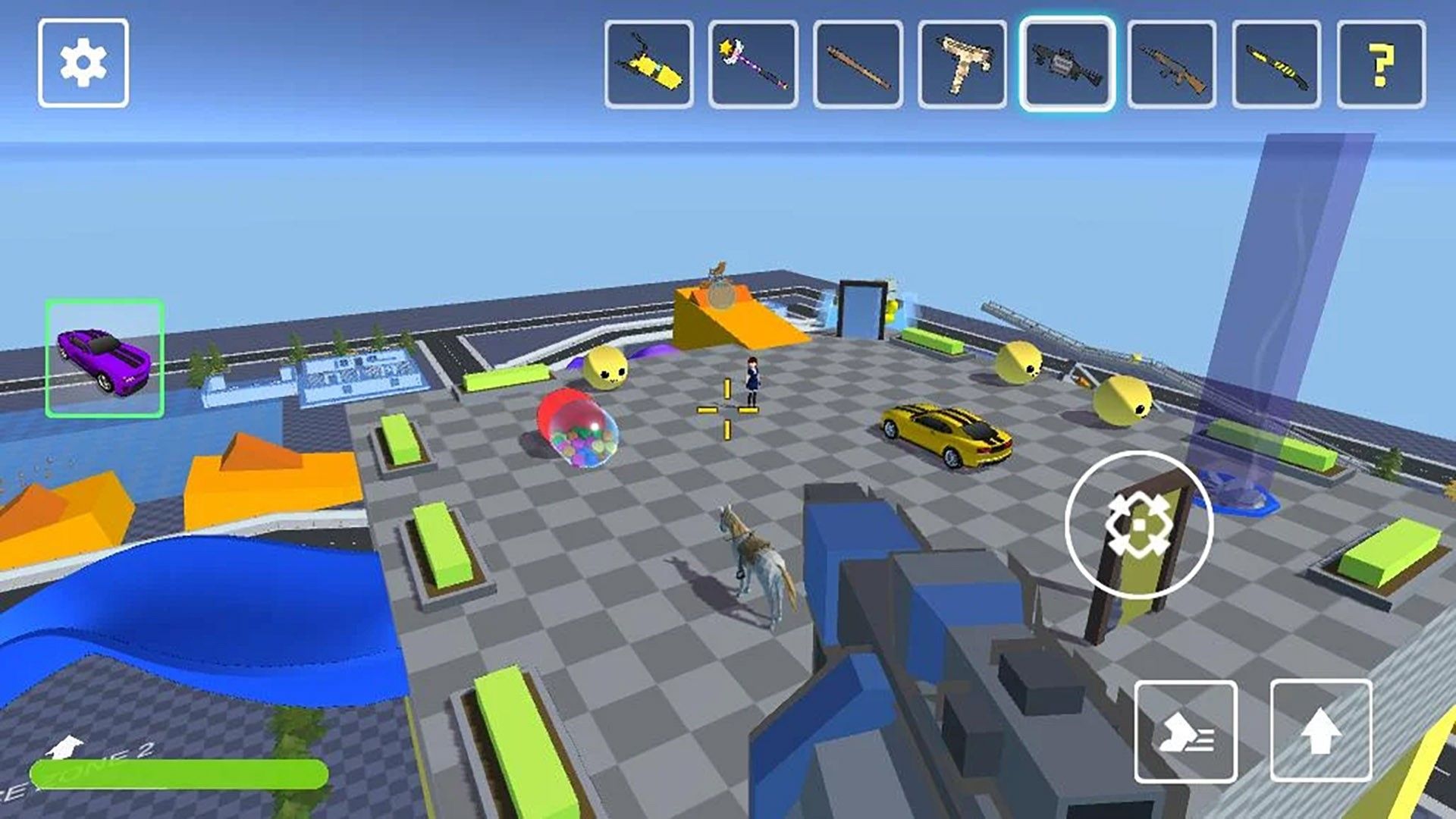Open the yellow question mark slot

click(1381, 65)
